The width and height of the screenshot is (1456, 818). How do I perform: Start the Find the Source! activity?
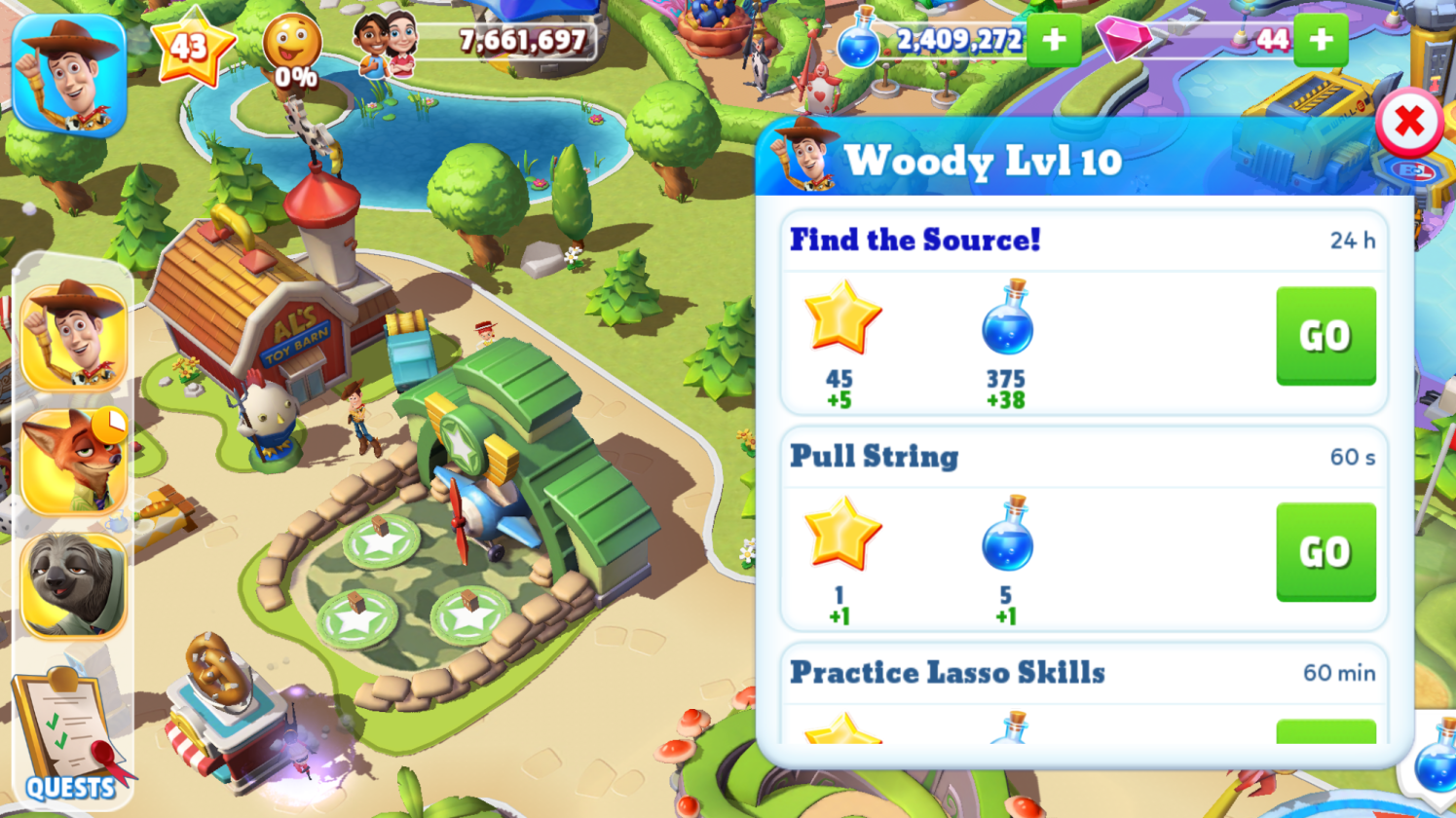pyautogui.click(x=1325, y=336)
